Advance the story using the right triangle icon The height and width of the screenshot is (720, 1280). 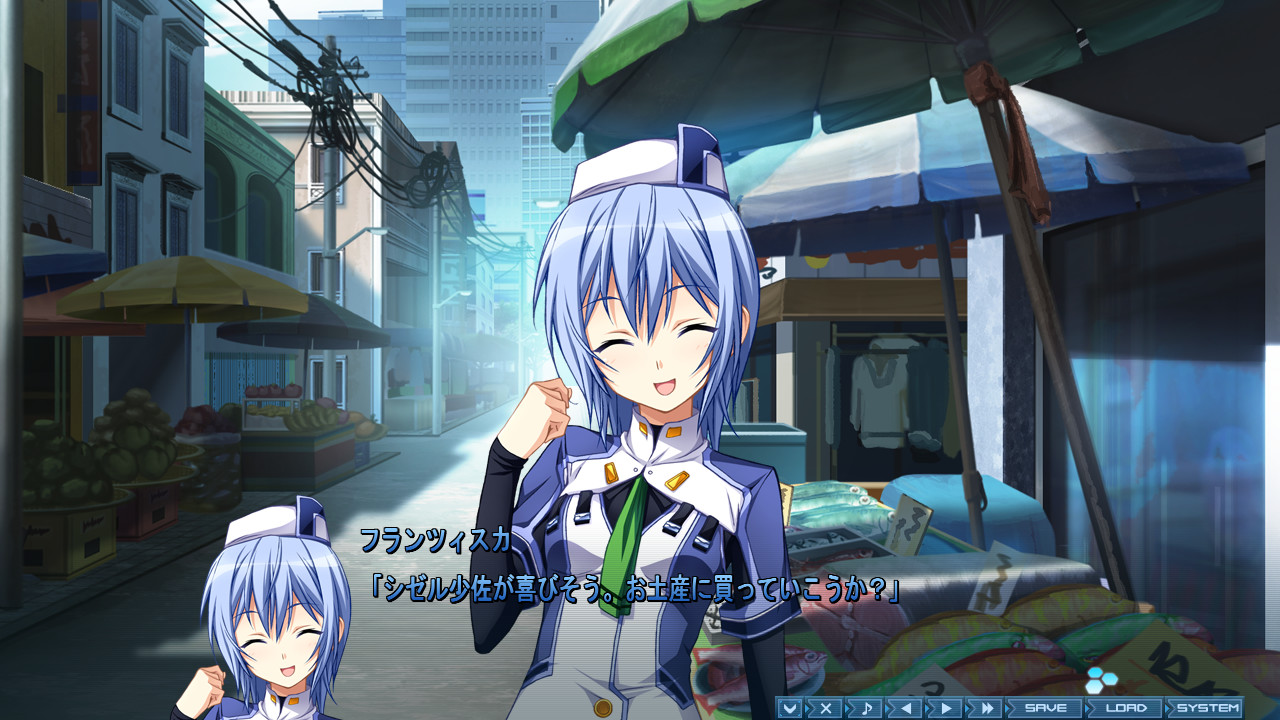pyautogui.click(x=948, y=707)
